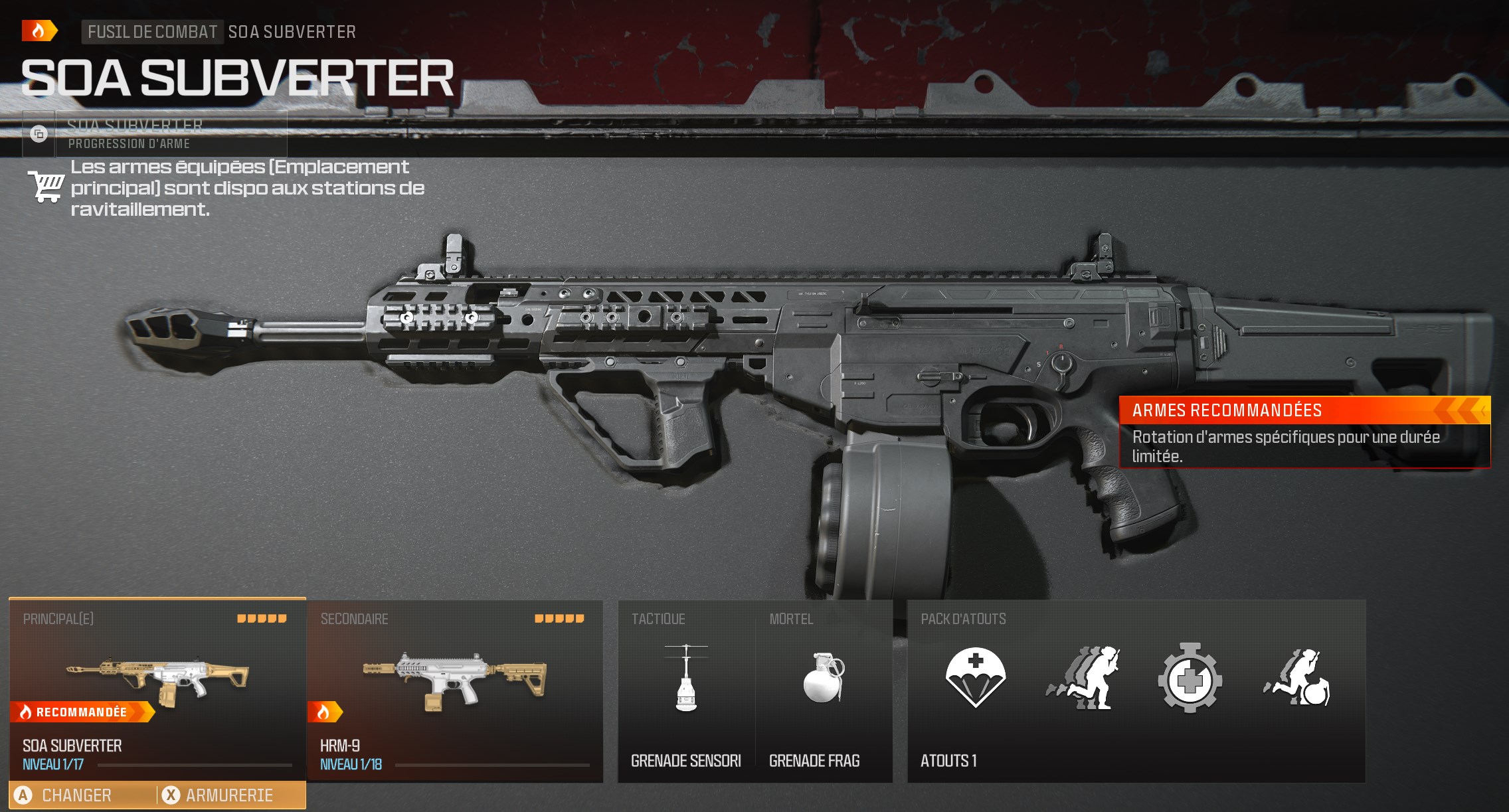This screenshot has width=1509, height=812.
Task: Open the SOA Subverter weapon progression
Action: point(154,134)
